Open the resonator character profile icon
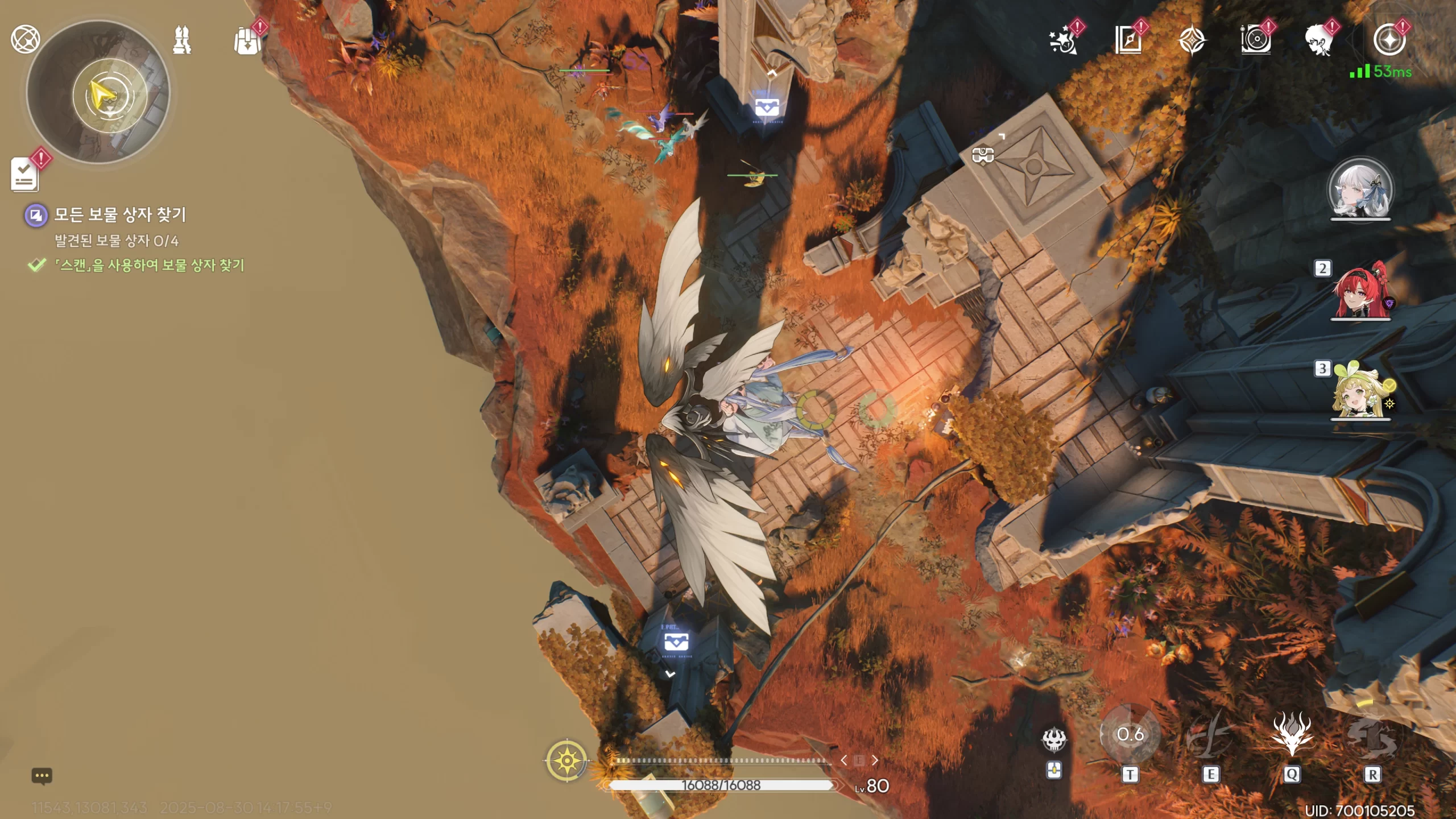Image resolution: width=1456 pixels, height=819 pixels. (x=1319, y=40)
